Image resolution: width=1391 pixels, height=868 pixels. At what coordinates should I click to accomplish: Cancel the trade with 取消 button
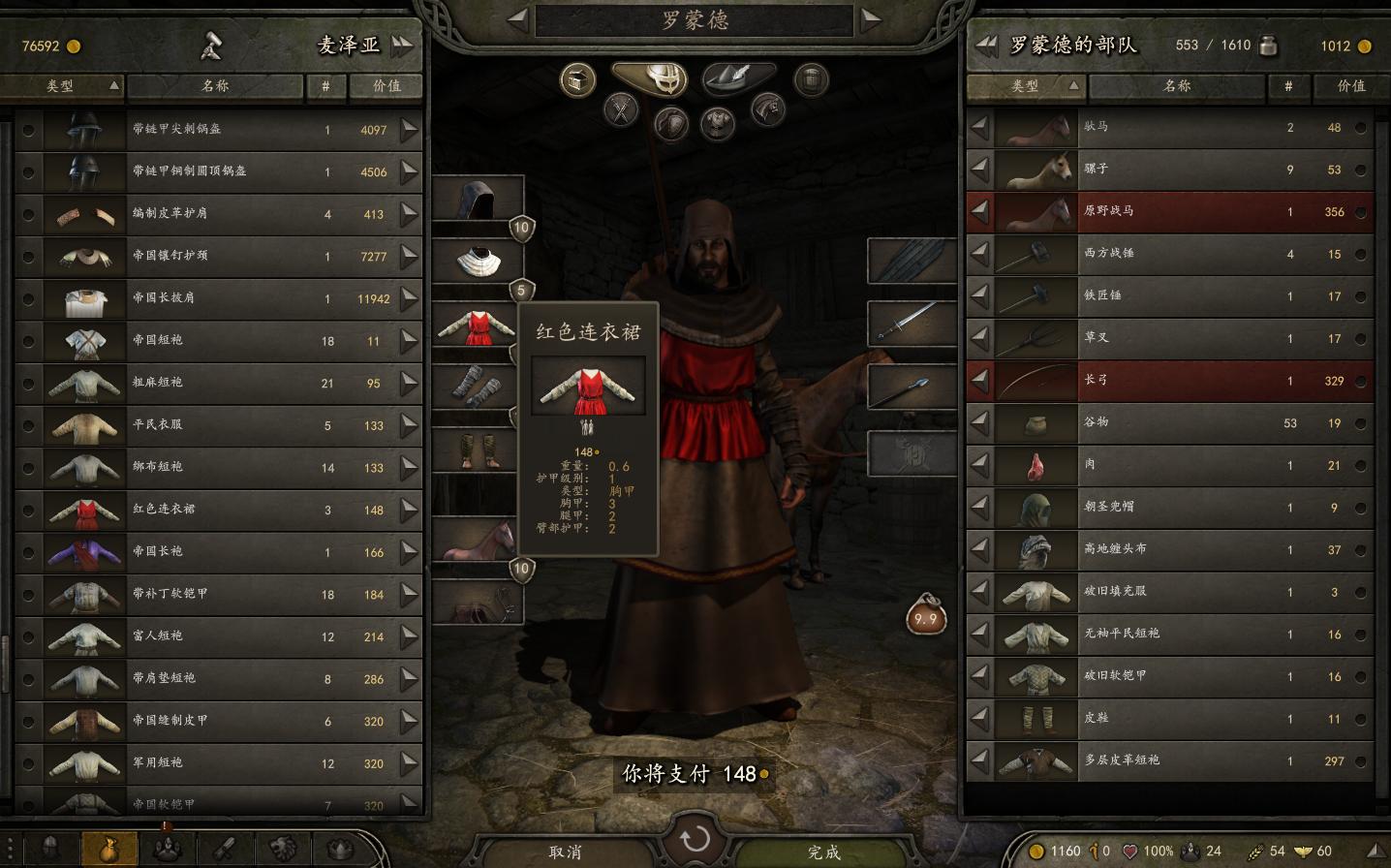[565, 852]
